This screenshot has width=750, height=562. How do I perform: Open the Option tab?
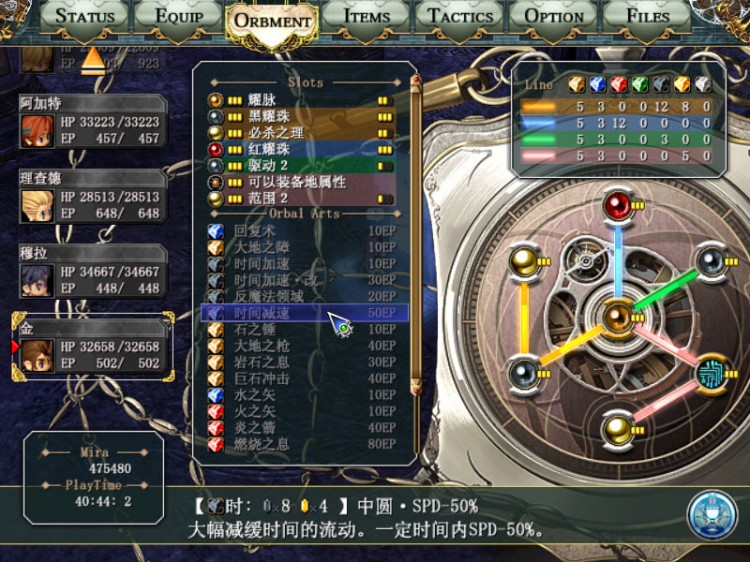coord(553,17)
